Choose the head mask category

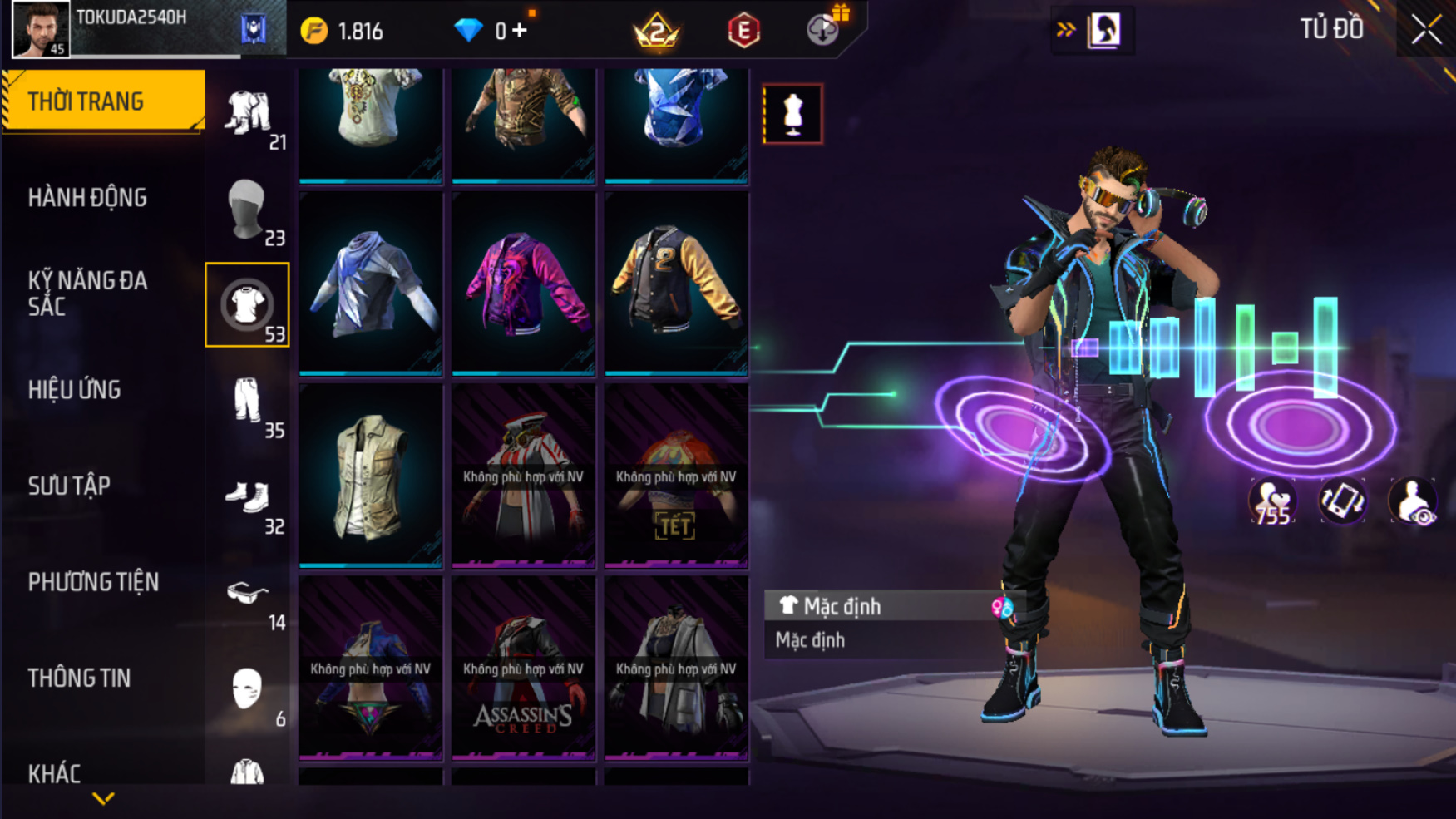click(247, 210)
